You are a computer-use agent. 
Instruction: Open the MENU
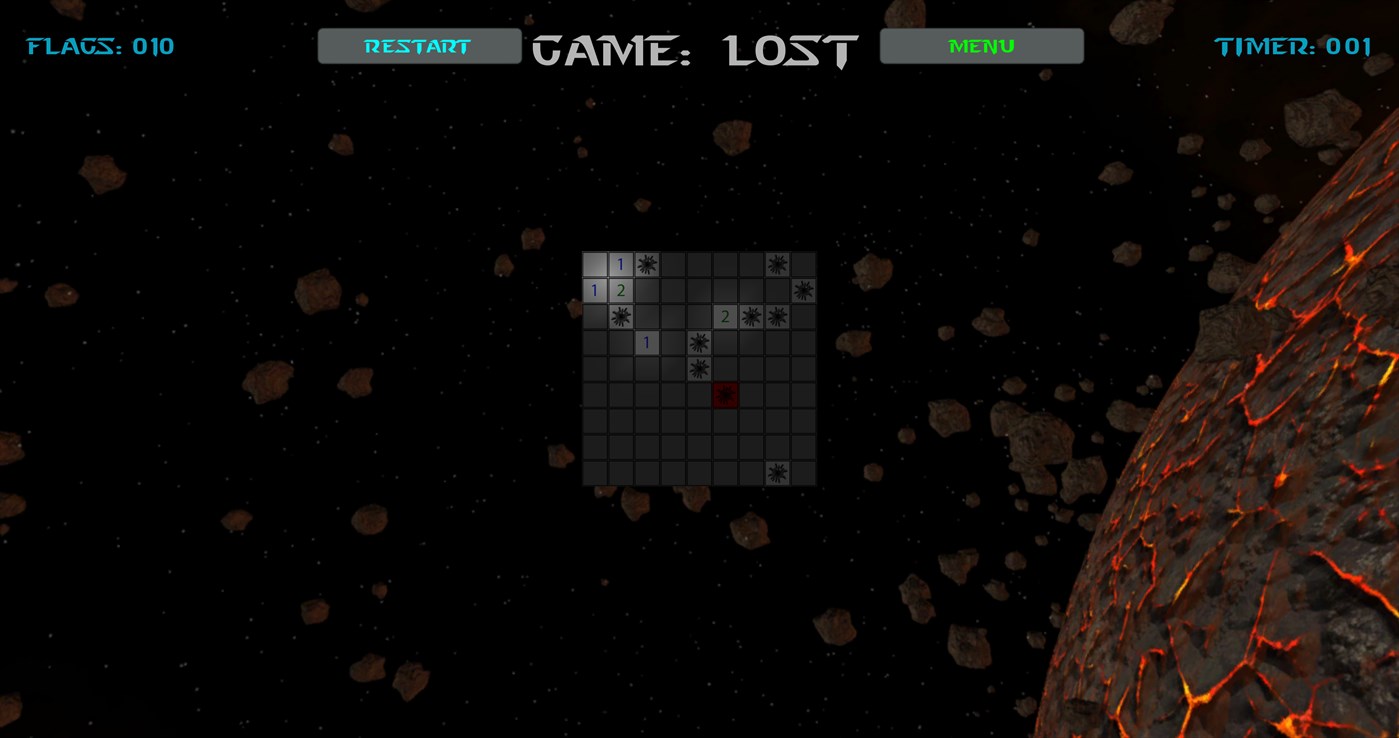click(x=980, y=45)
